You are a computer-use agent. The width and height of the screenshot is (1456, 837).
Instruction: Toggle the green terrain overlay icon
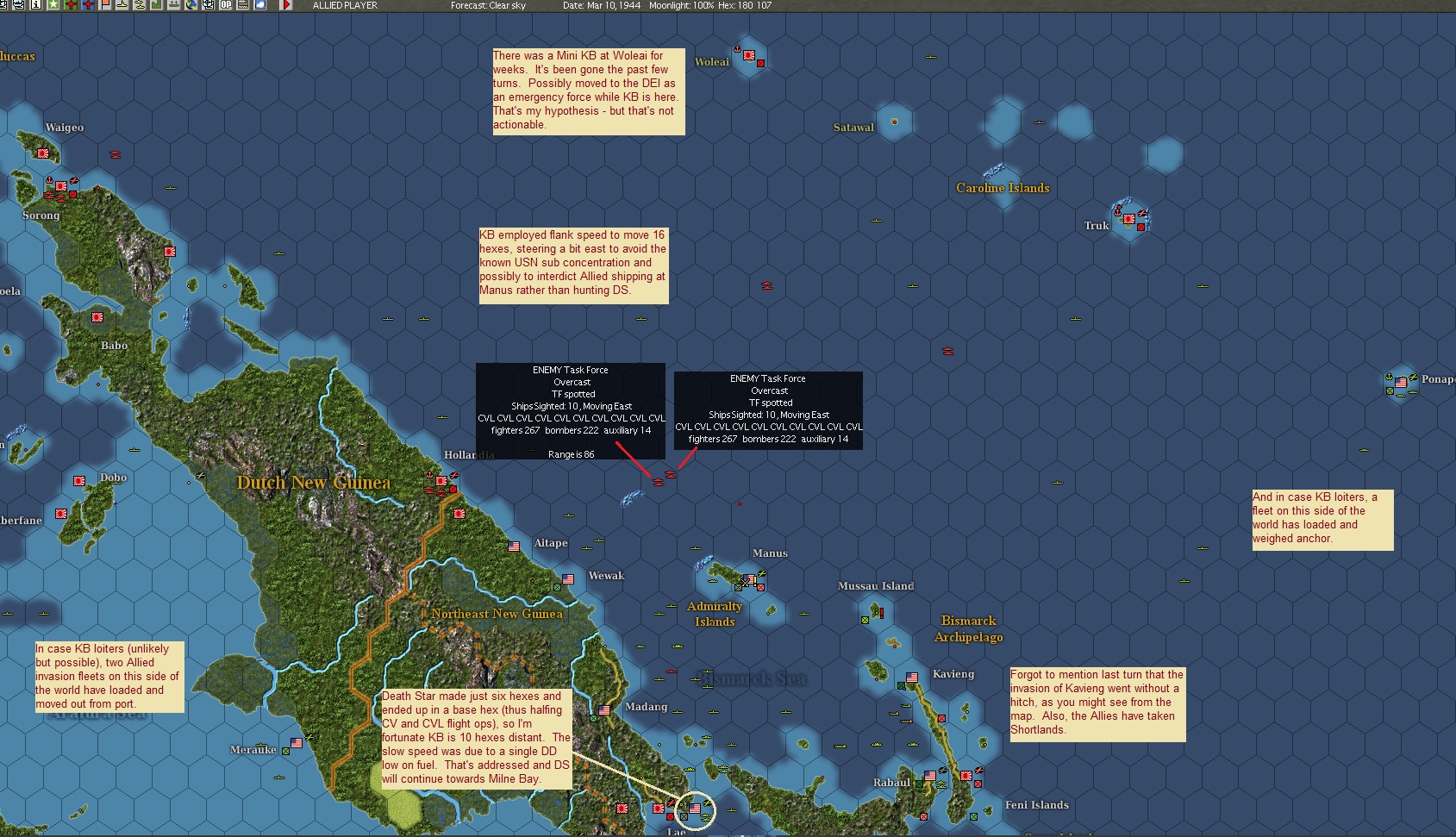coord(157,6)
